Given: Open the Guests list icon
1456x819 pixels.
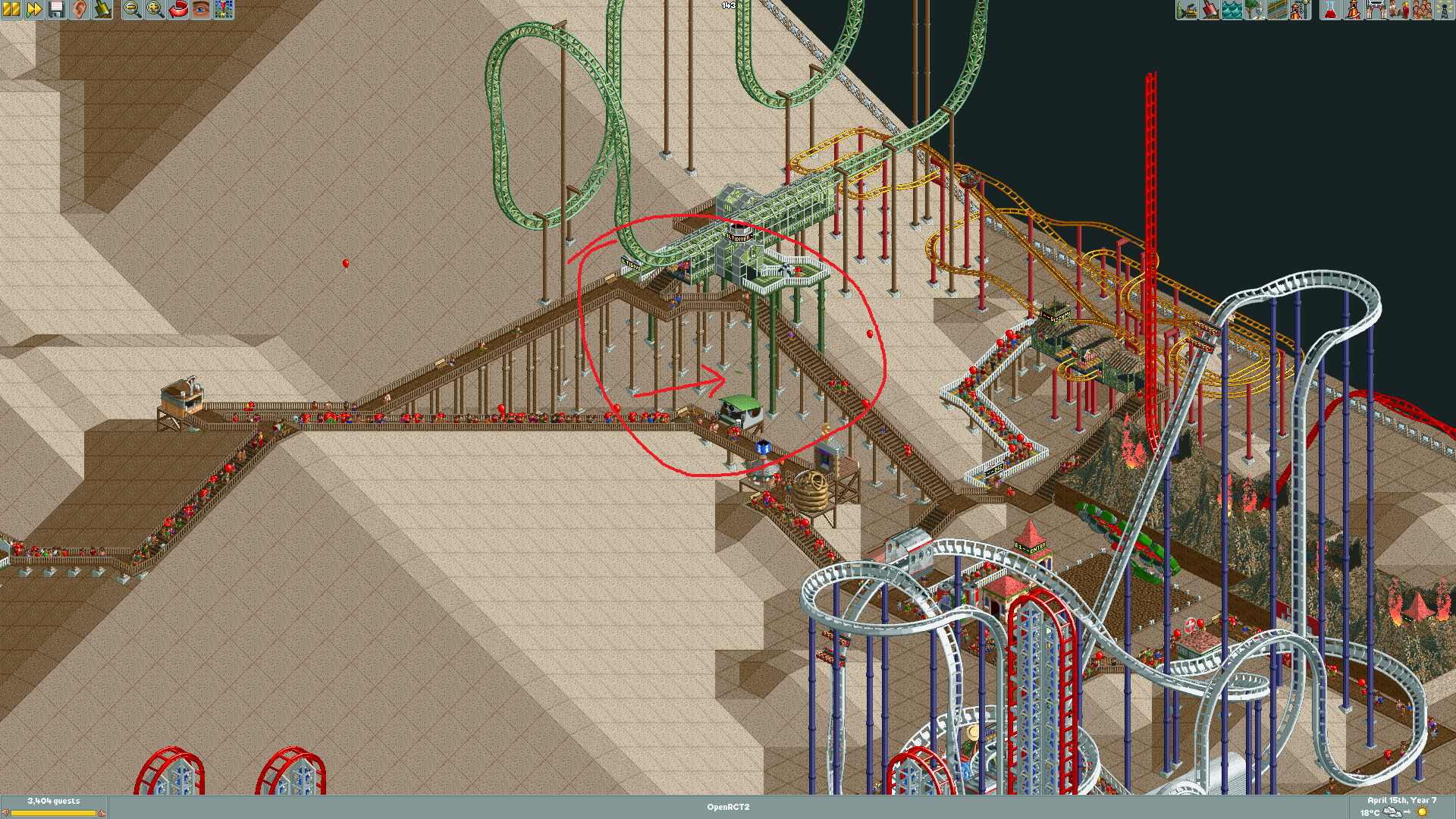Looking at the screenshot, I should 1421,10.
